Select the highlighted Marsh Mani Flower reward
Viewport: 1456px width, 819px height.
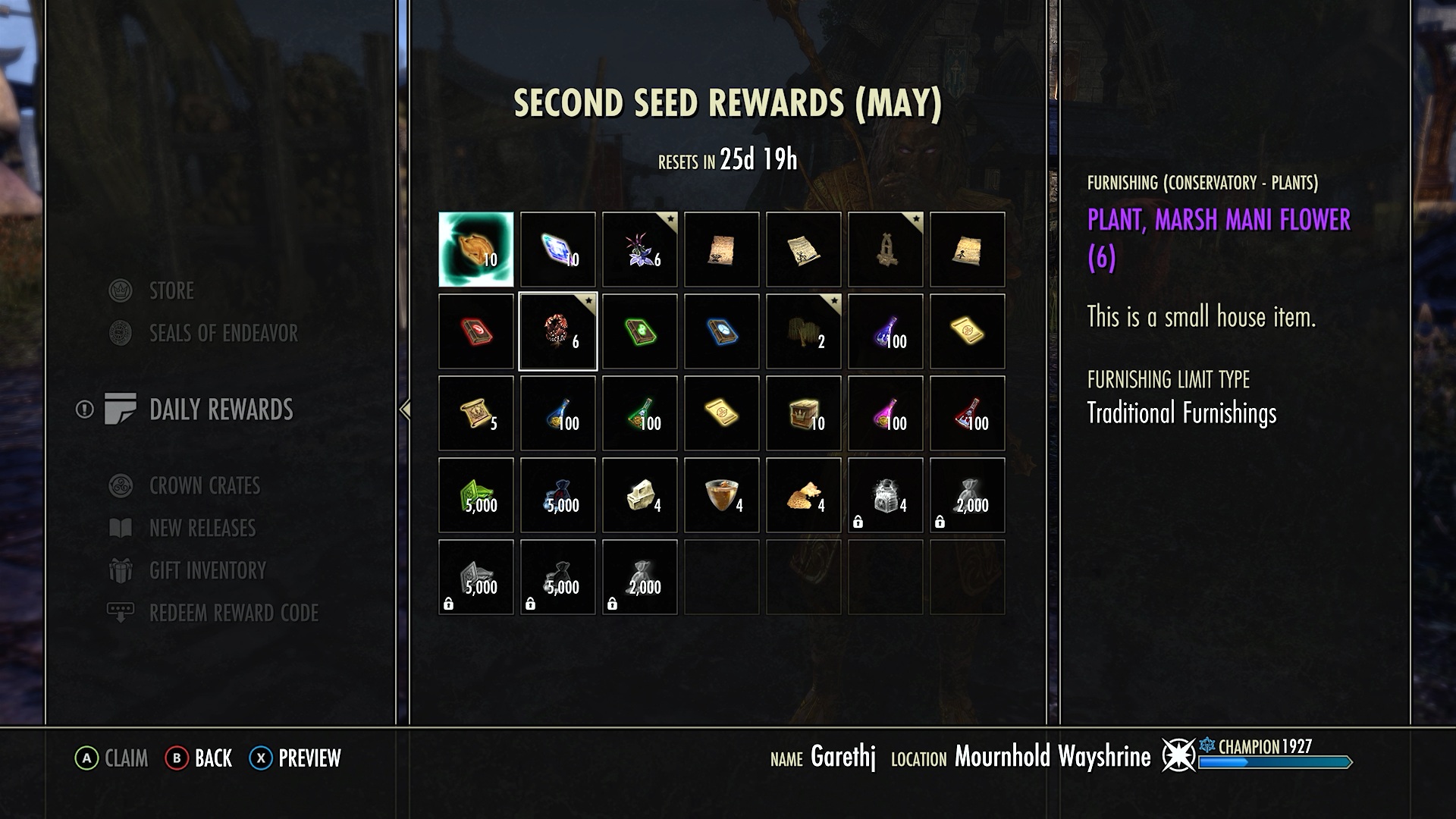click(557, 331)
